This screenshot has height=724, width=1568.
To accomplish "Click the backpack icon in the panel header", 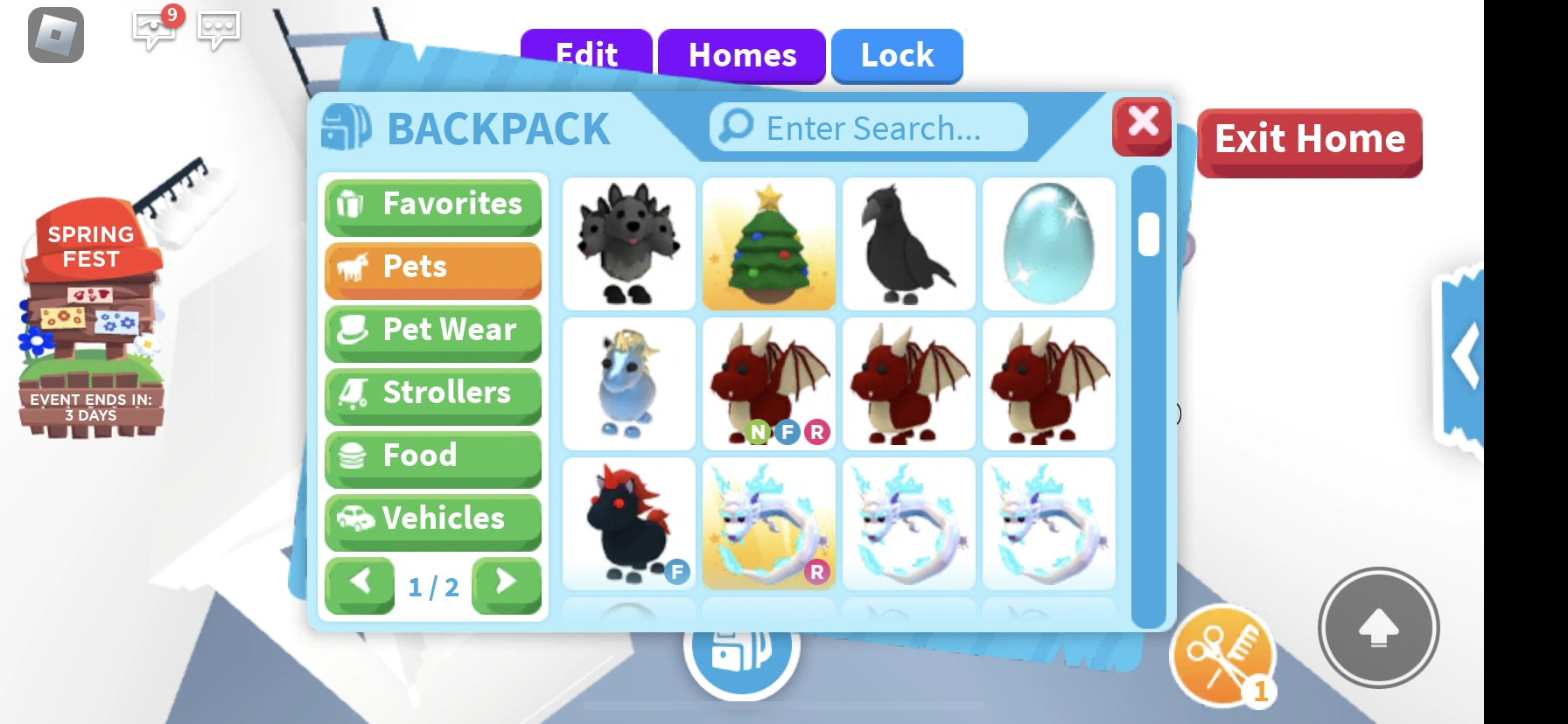I will click(x=345, y=128).
